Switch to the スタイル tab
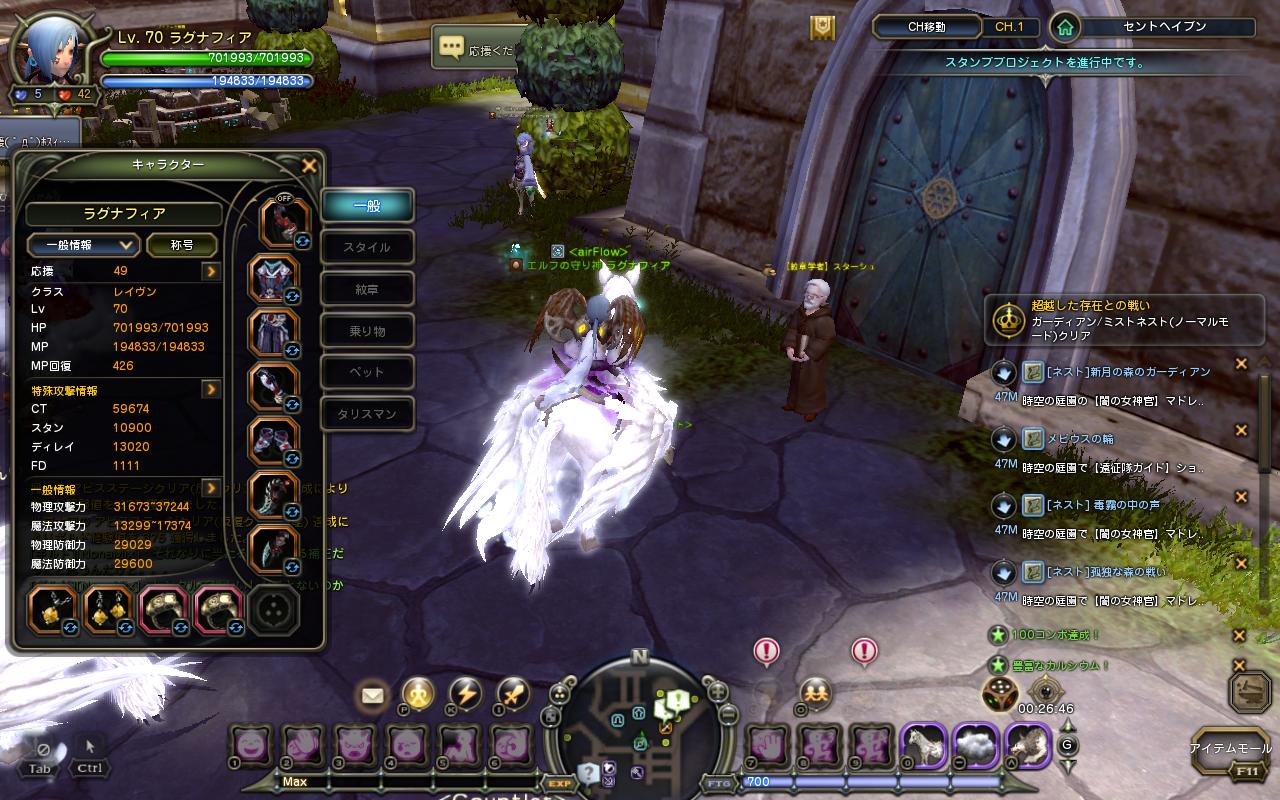 tap(367, 247)
